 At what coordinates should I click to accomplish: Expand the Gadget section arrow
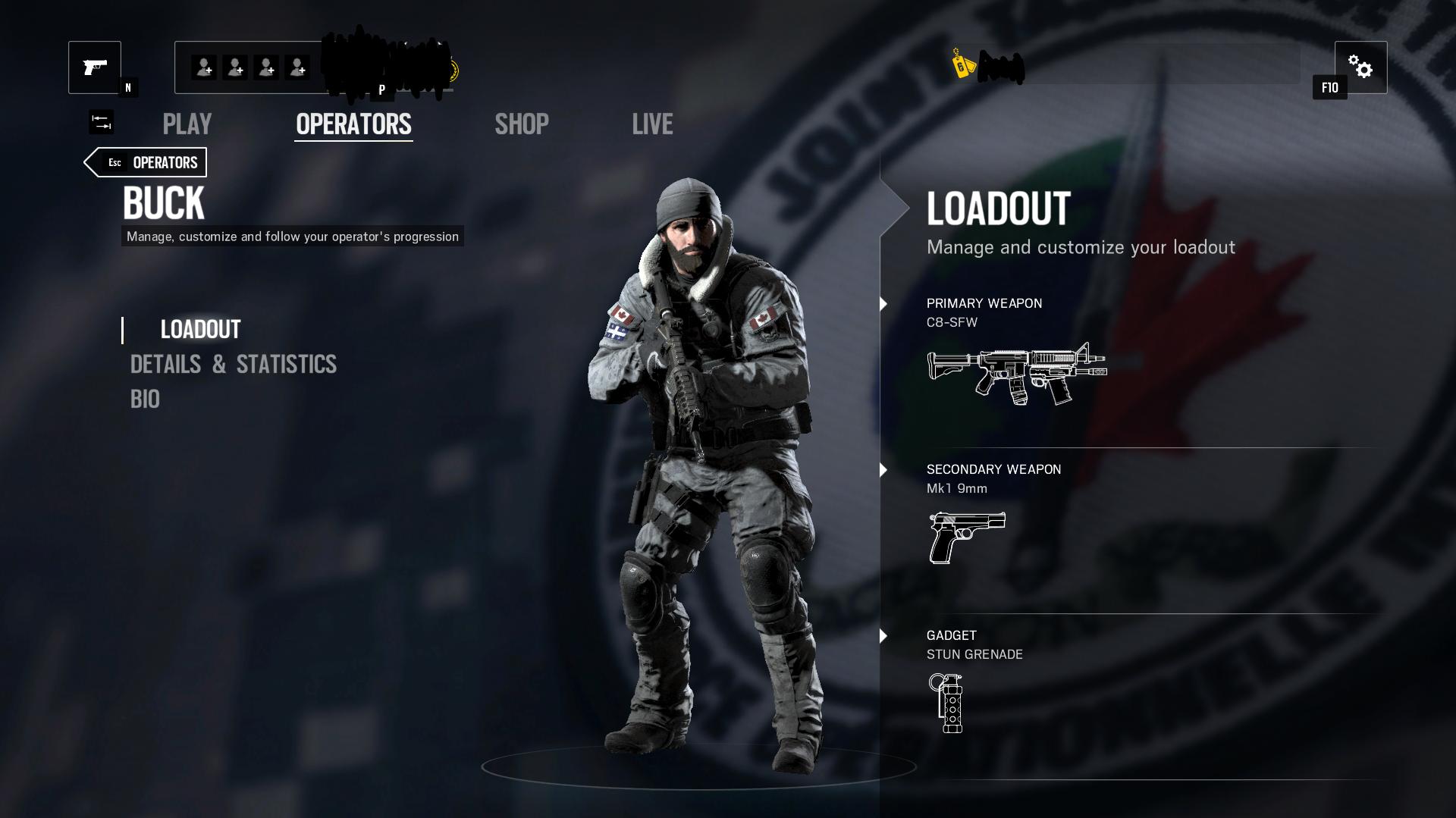[882, 637]
